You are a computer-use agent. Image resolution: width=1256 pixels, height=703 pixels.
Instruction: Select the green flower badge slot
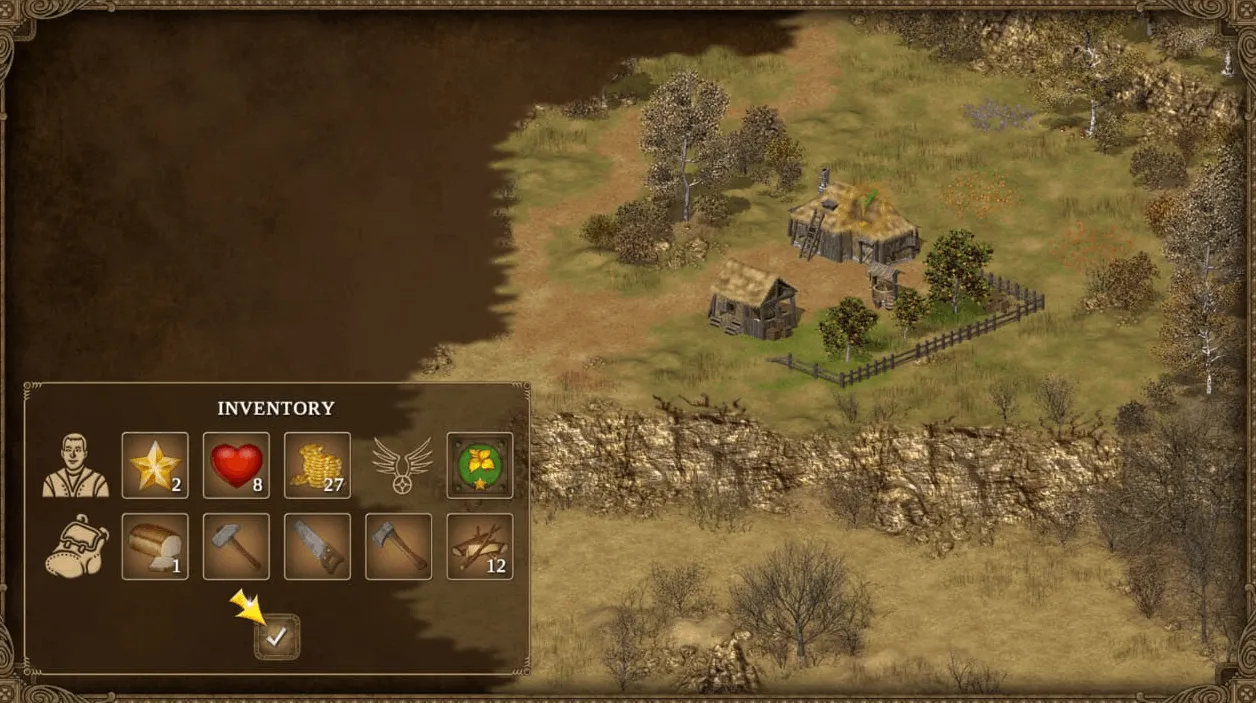point(479,465)
